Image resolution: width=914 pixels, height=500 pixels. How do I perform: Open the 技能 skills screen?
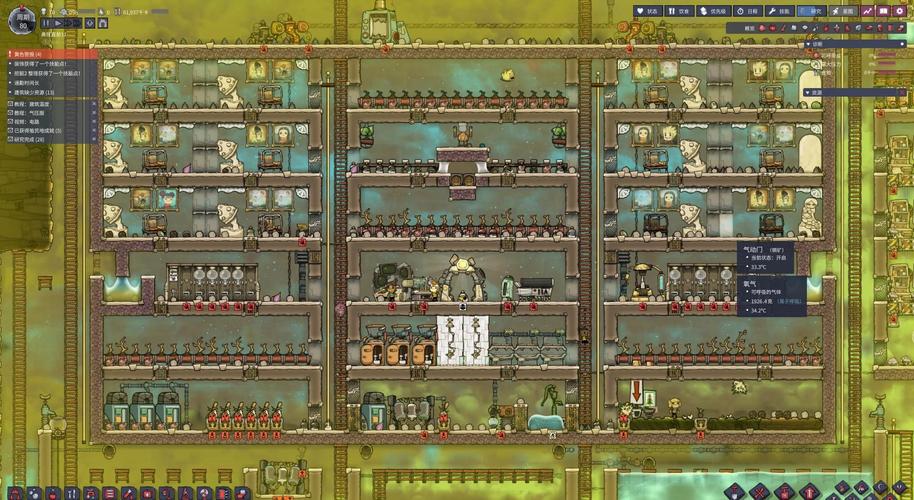[780, 11]
